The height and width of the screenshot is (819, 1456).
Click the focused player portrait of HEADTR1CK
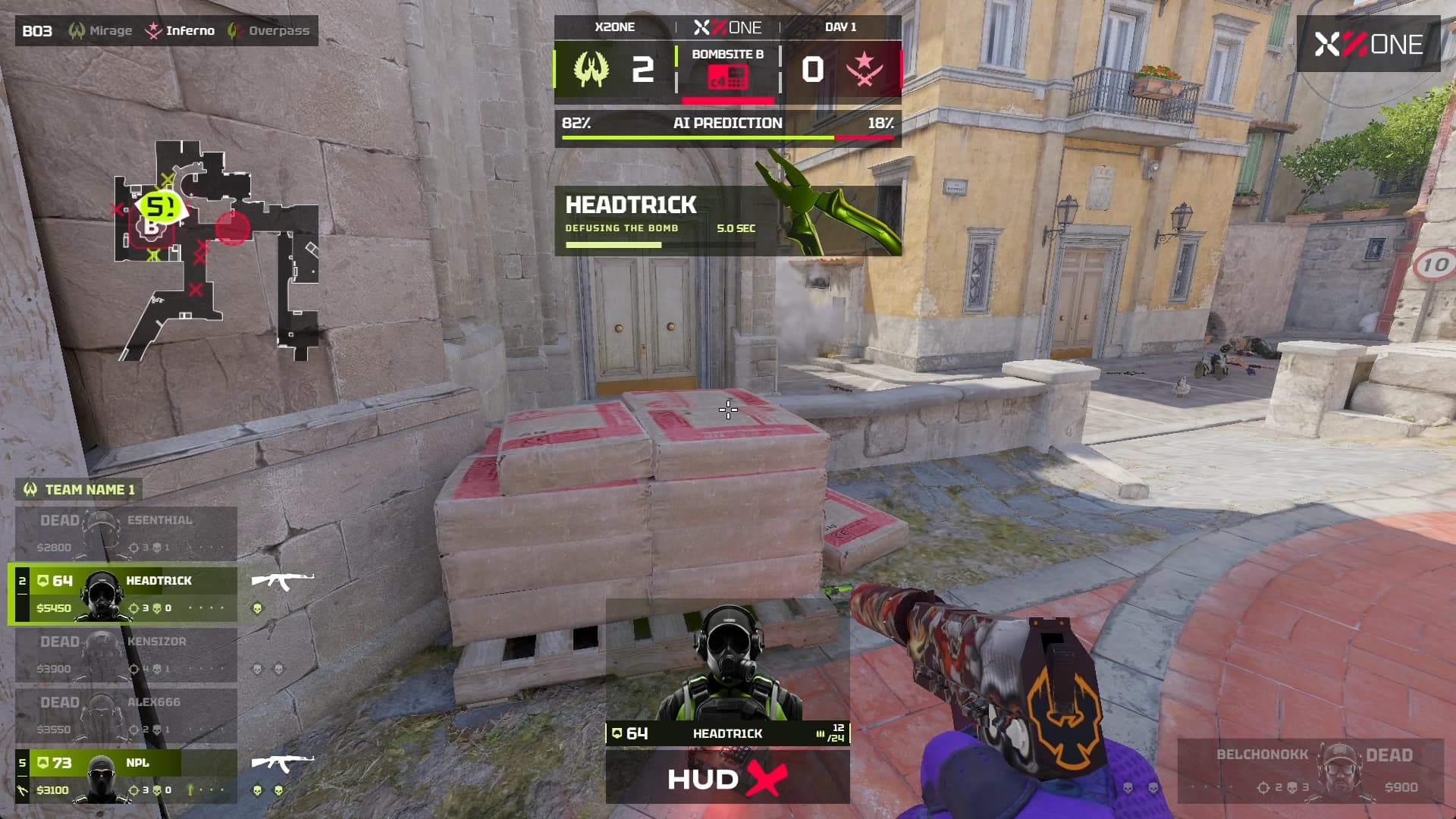tap(726, 664)
